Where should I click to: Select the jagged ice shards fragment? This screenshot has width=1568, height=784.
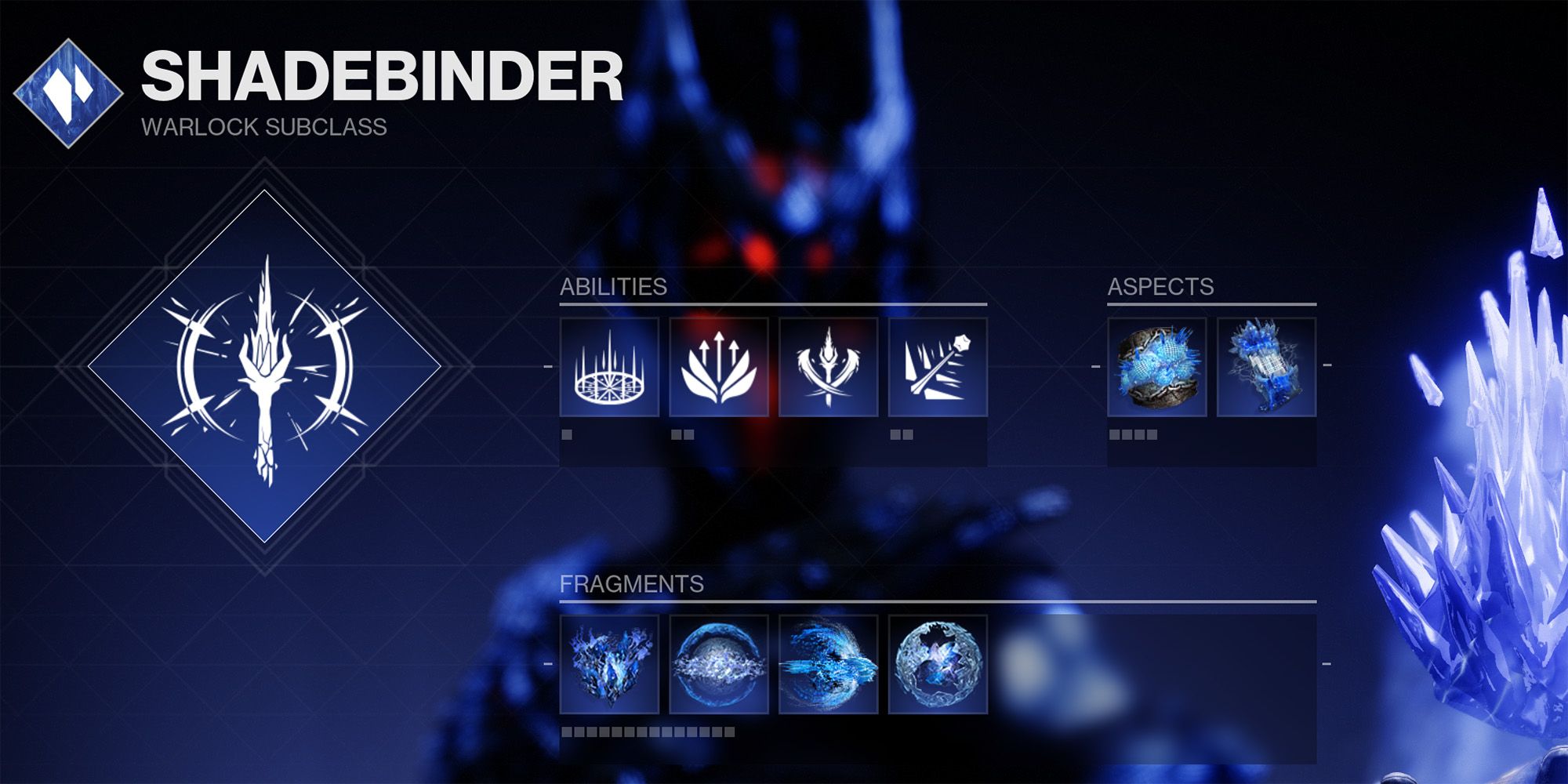tap(609, 664)
